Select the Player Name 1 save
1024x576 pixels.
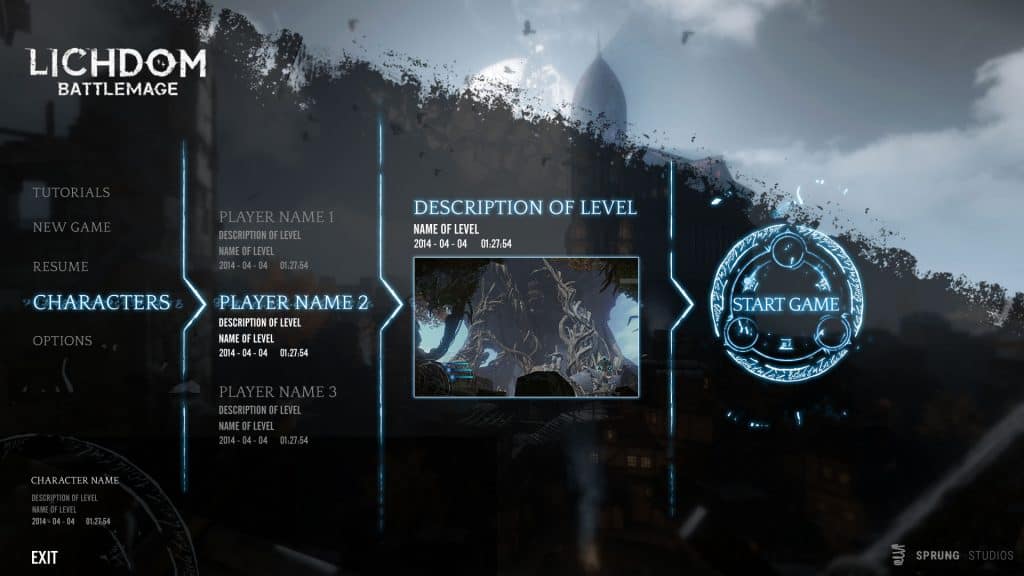click(277, 217)
